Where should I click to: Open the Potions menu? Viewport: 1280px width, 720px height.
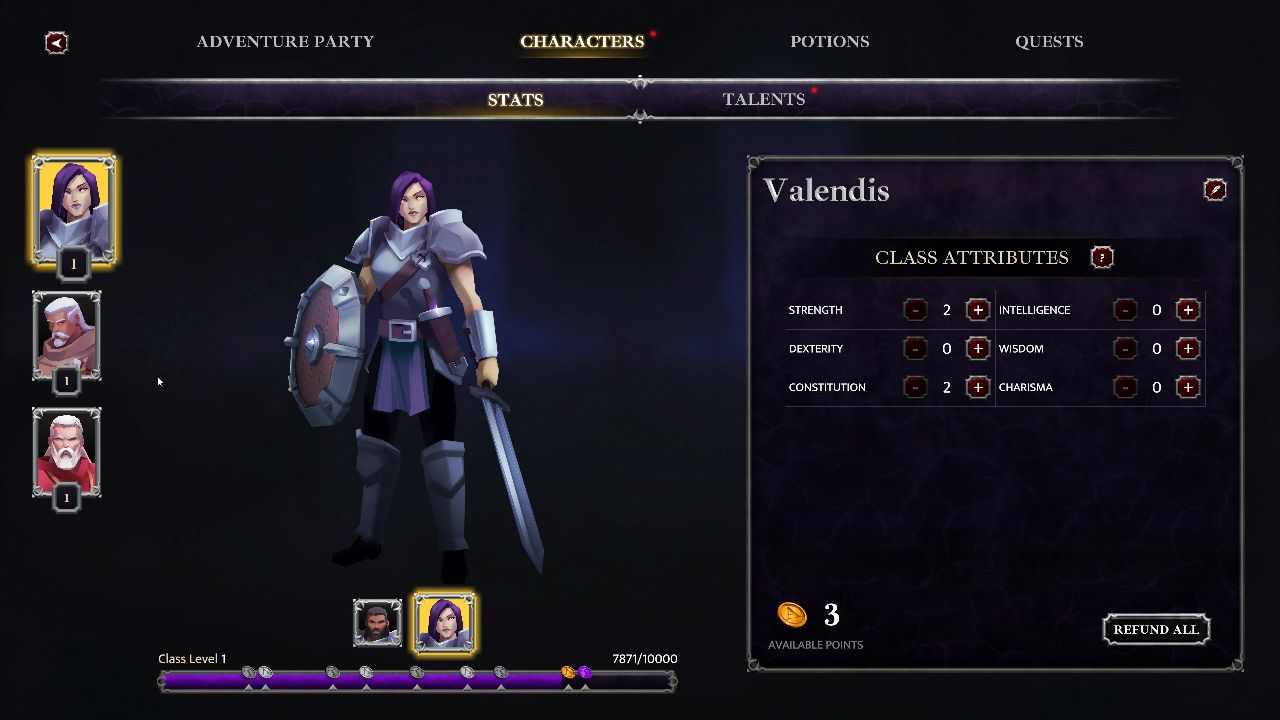pyautogui.click(x=829, y=41)
